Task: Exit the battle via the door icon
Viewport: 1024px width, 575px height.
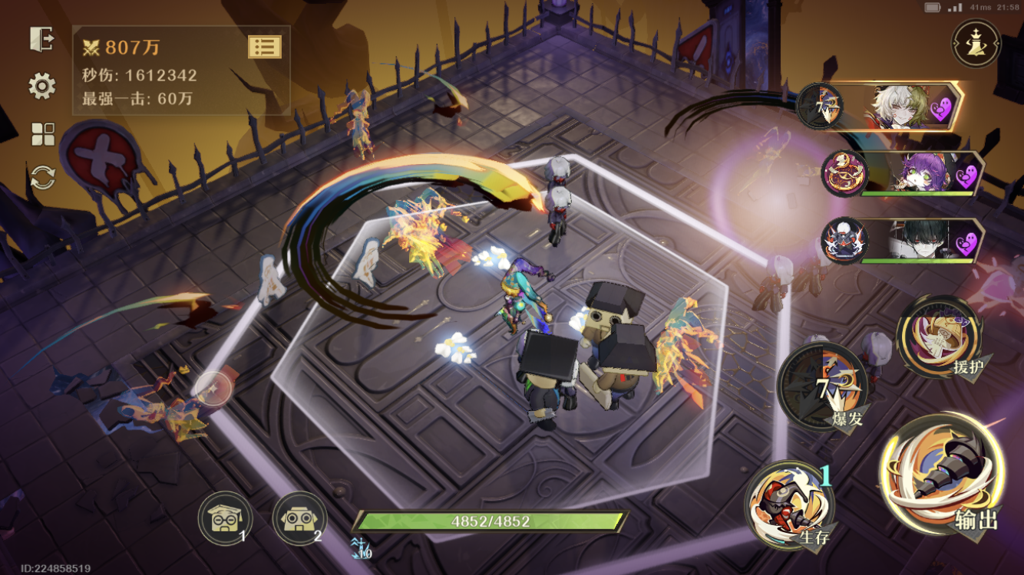Action: click(42, 39)
